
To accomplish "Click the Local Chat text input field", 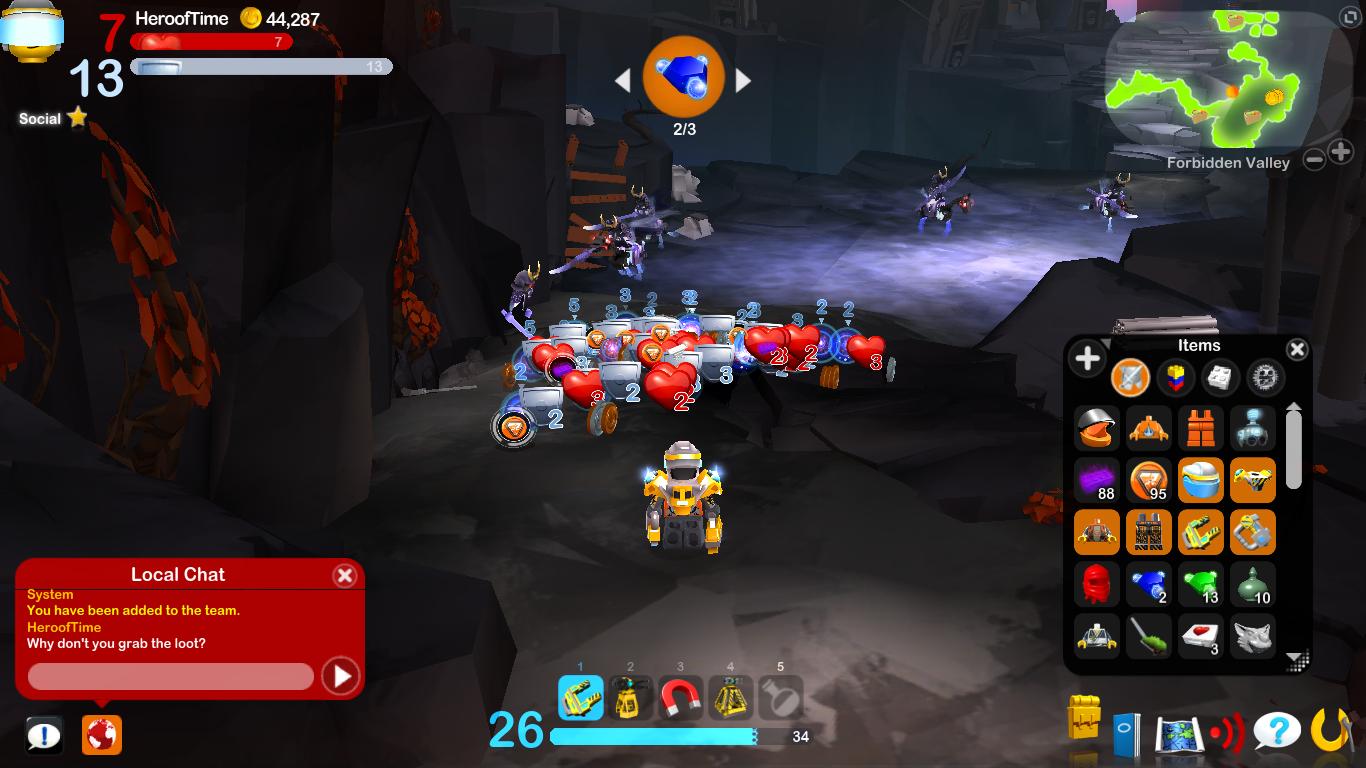I will click(170, 677).
